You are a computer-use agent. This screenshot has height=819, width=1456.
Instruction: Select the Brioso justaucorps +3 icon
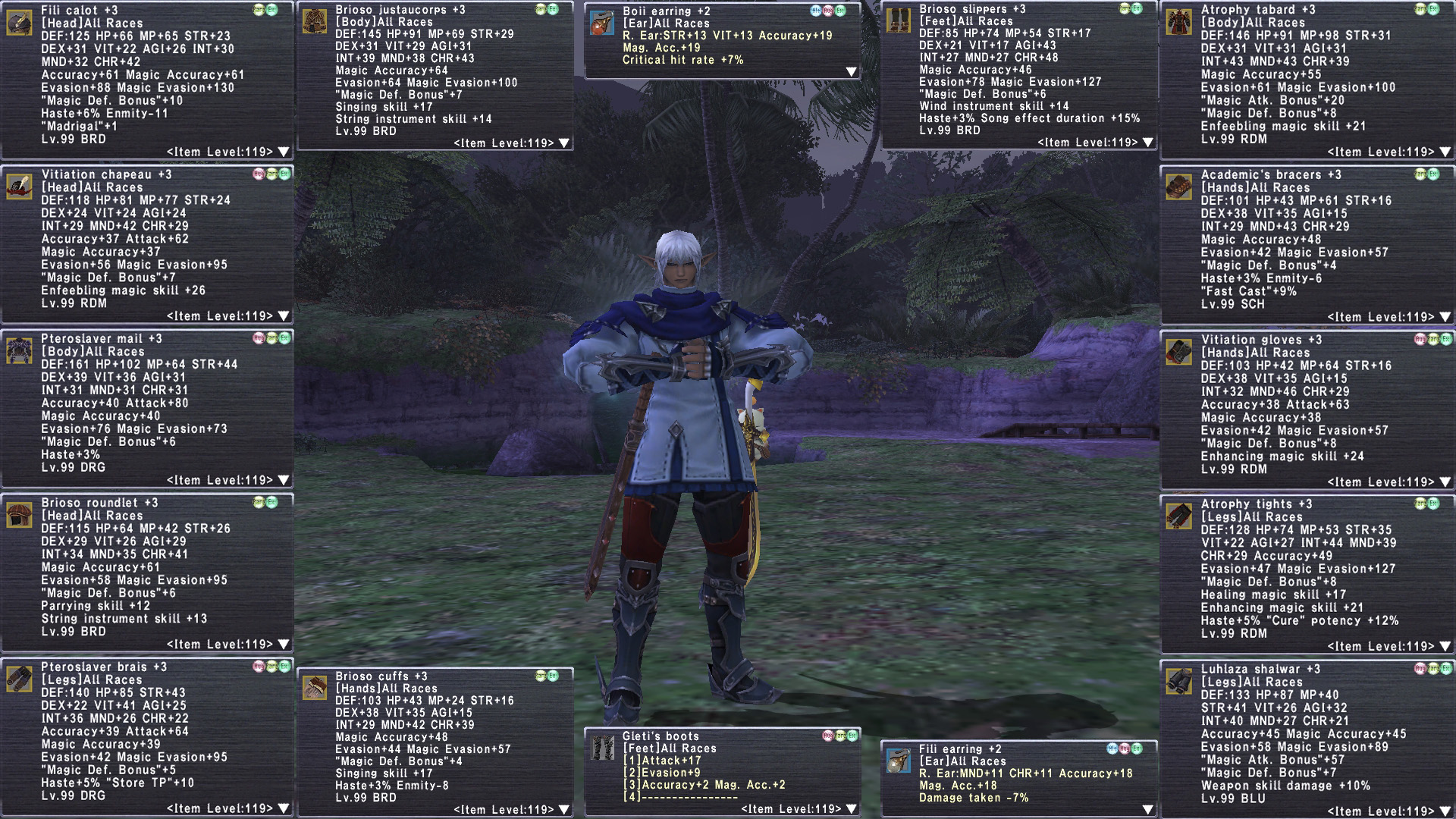(314, 22)
